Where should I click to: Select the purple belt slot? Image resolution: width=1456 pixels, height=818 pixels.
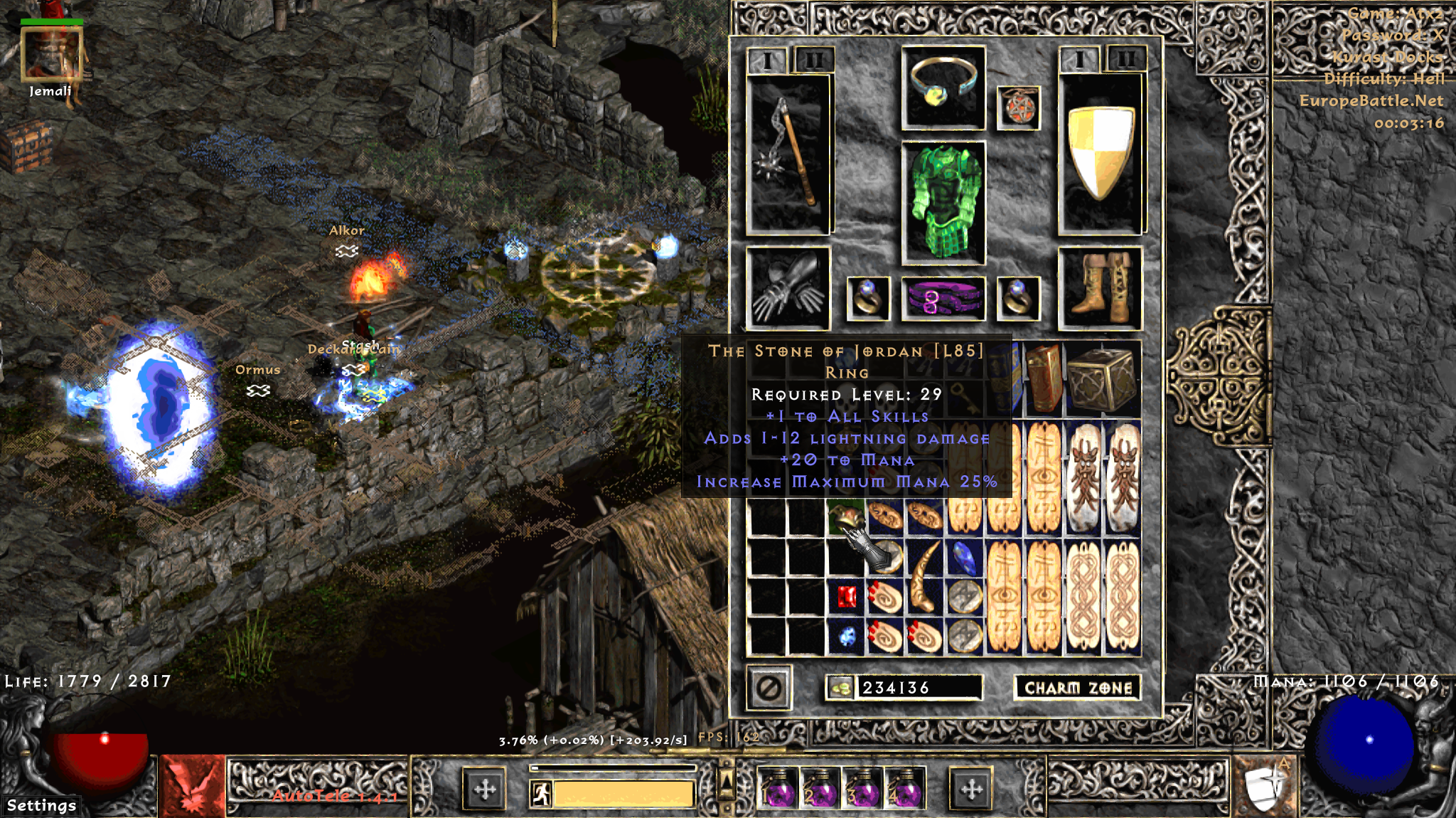point(943,298)
